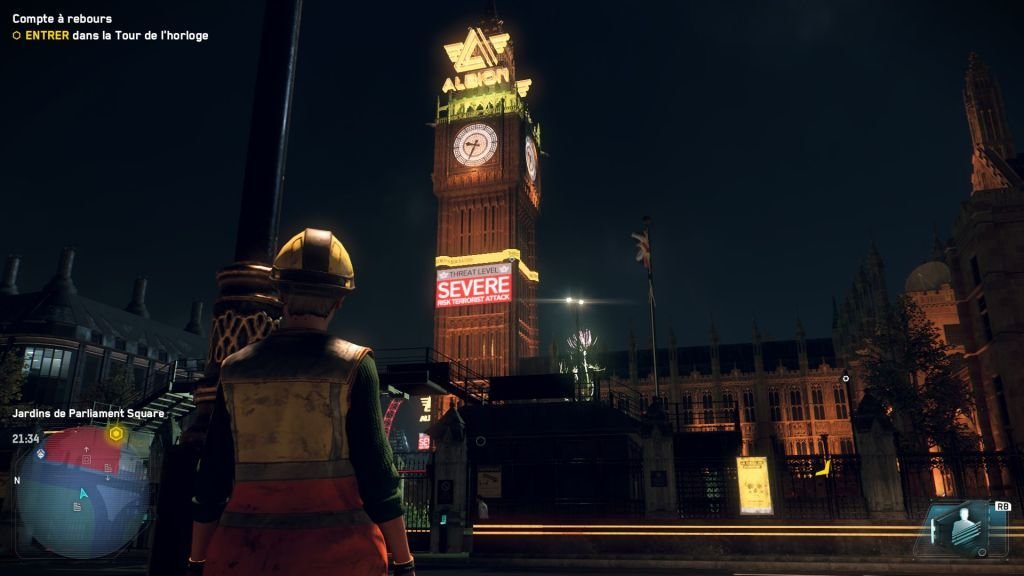Click the cyan player arrow on the minimap

(x=84, y=493)
